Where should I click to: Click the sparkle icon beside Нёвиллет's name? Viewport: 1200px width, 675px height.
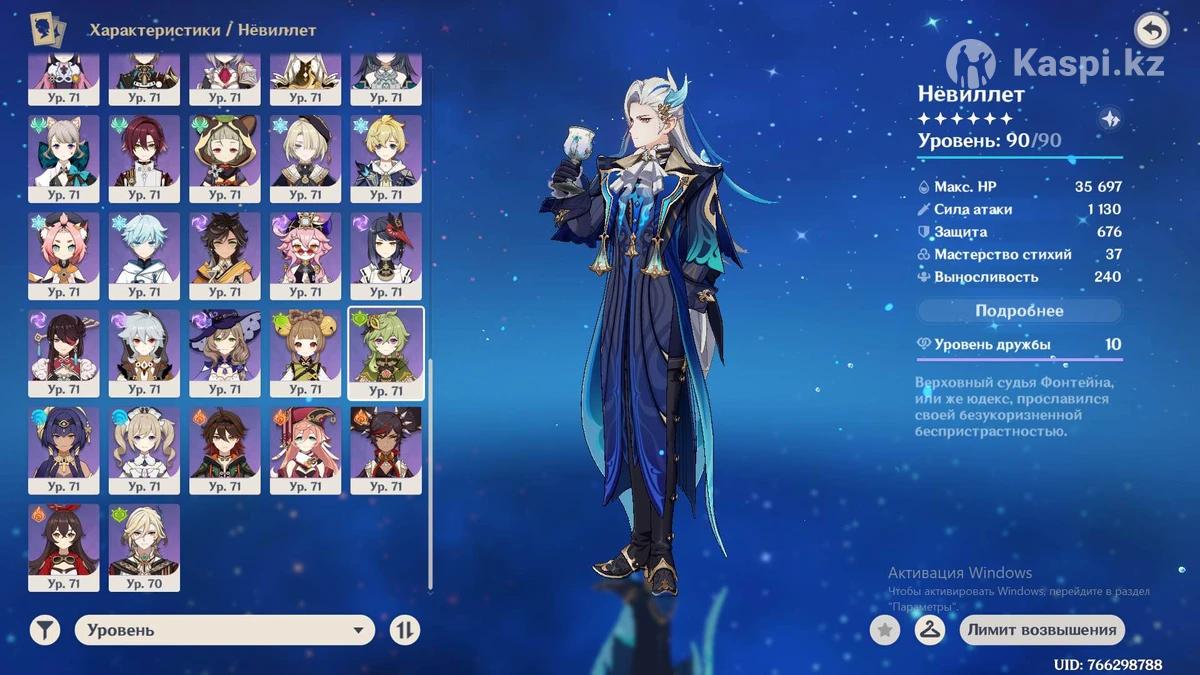(1109, 118)
